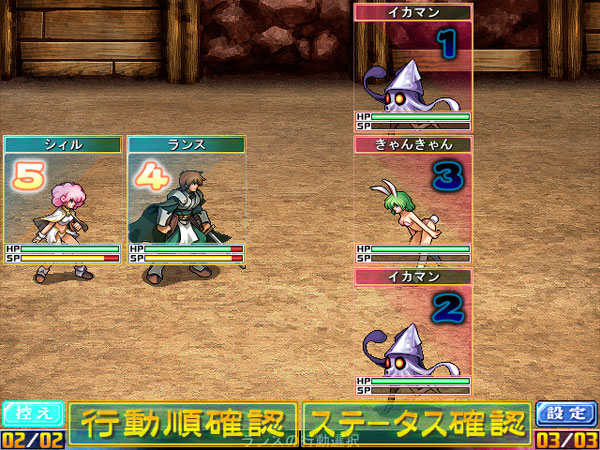The image size is (600, 450).
Task: Open ステータス確認 status check
Action: click(x=416, y=423)
